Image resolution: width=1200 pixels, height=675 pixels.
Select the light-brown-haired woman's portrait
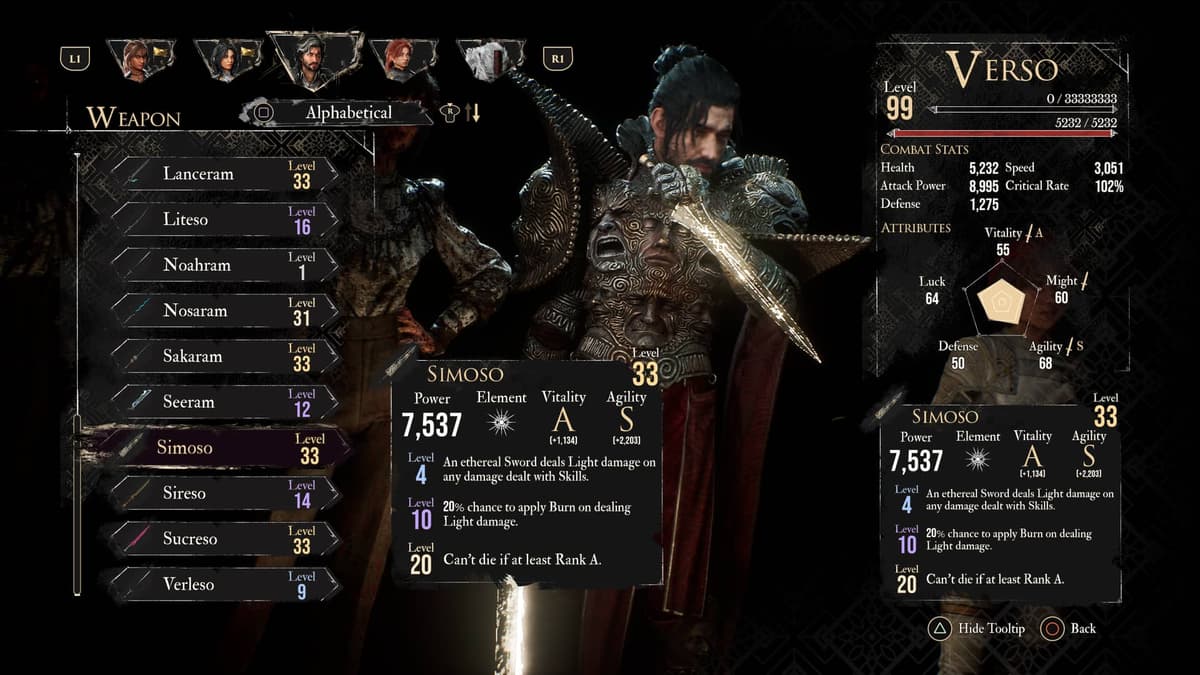tap(139, 60)
